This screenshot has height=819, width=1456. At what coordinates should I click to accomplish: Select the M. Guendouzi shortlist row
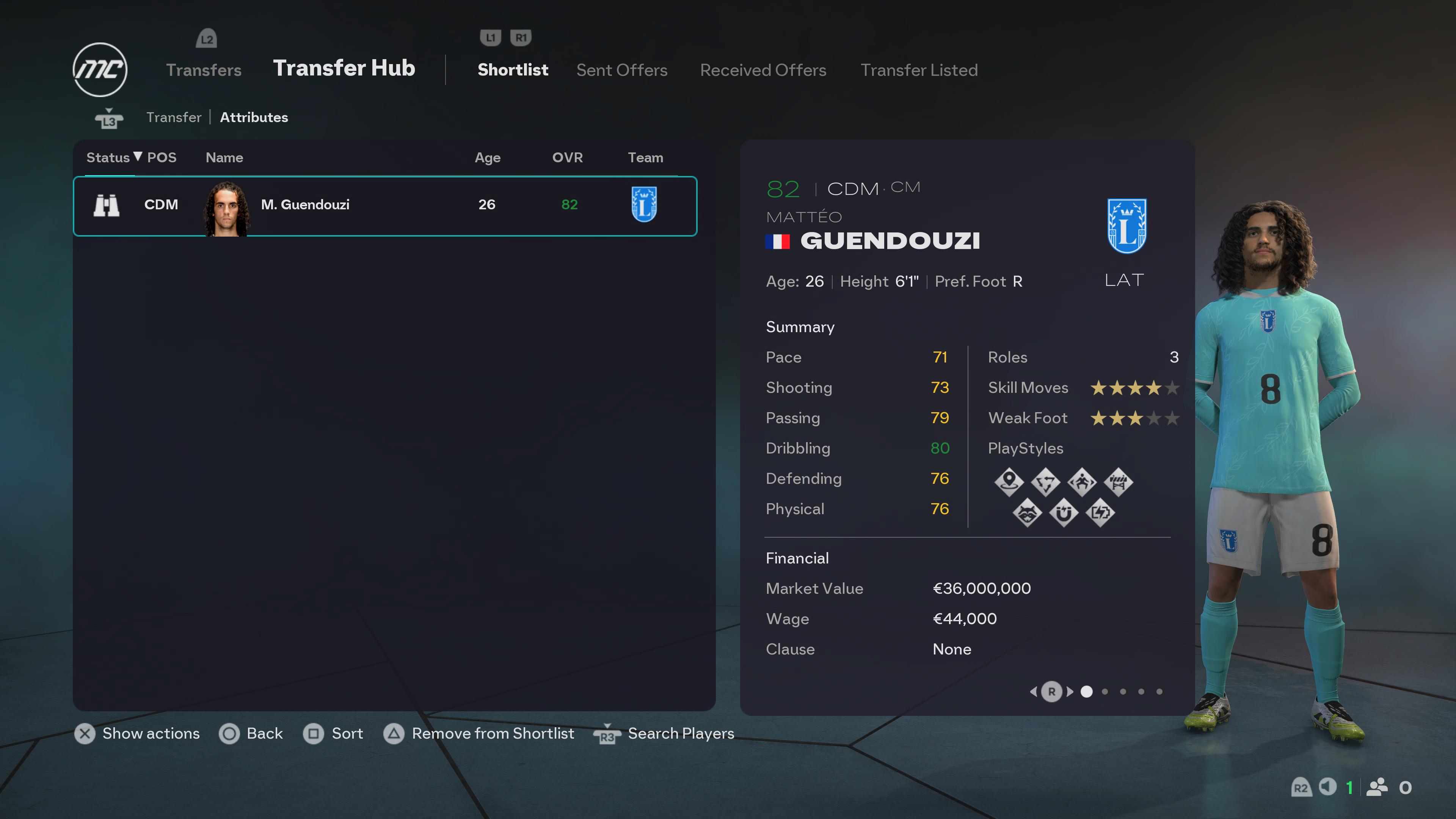(x=384, y=205)
